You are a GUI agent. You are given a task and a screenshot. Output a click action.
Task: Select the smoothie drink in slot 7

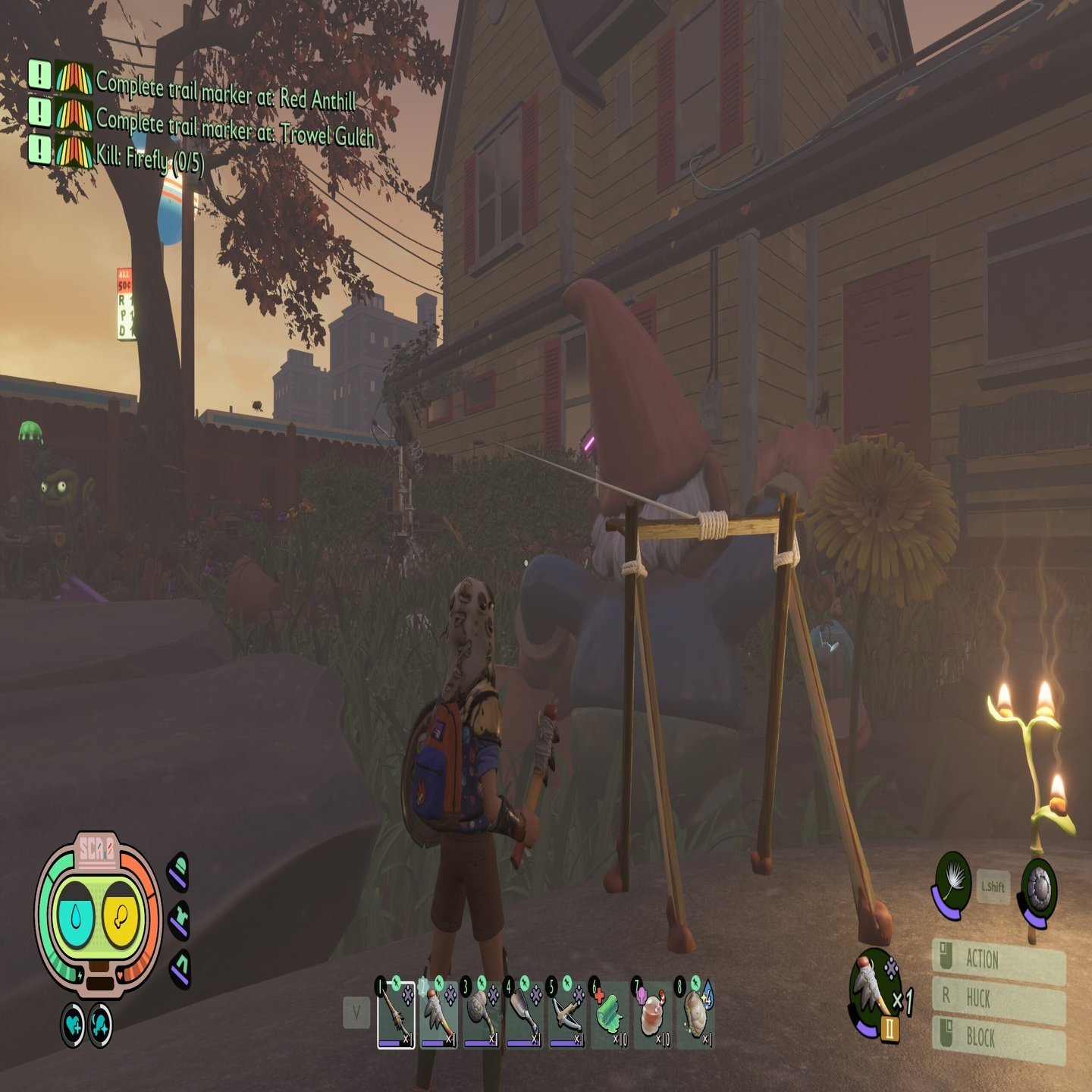tap(652, 1012)
